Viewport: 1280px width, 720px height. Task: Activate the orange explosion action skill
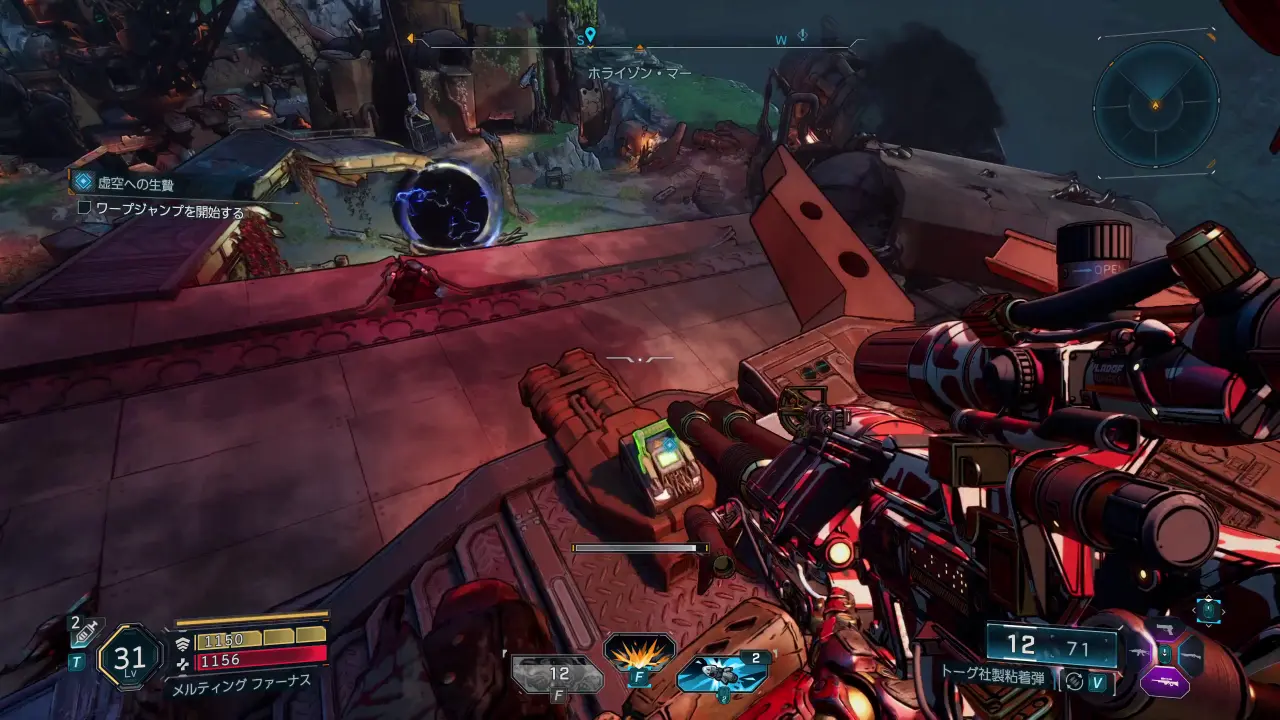click(639, 651)
